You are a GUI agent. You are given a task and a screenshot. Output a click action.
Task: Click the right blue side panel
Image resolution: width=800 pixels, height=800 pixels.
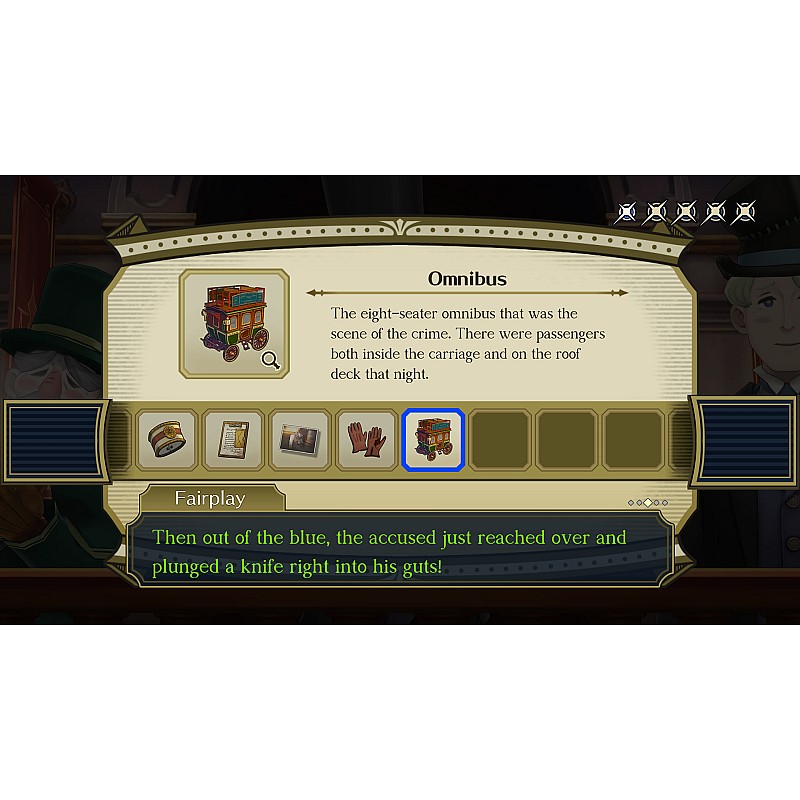743,440
